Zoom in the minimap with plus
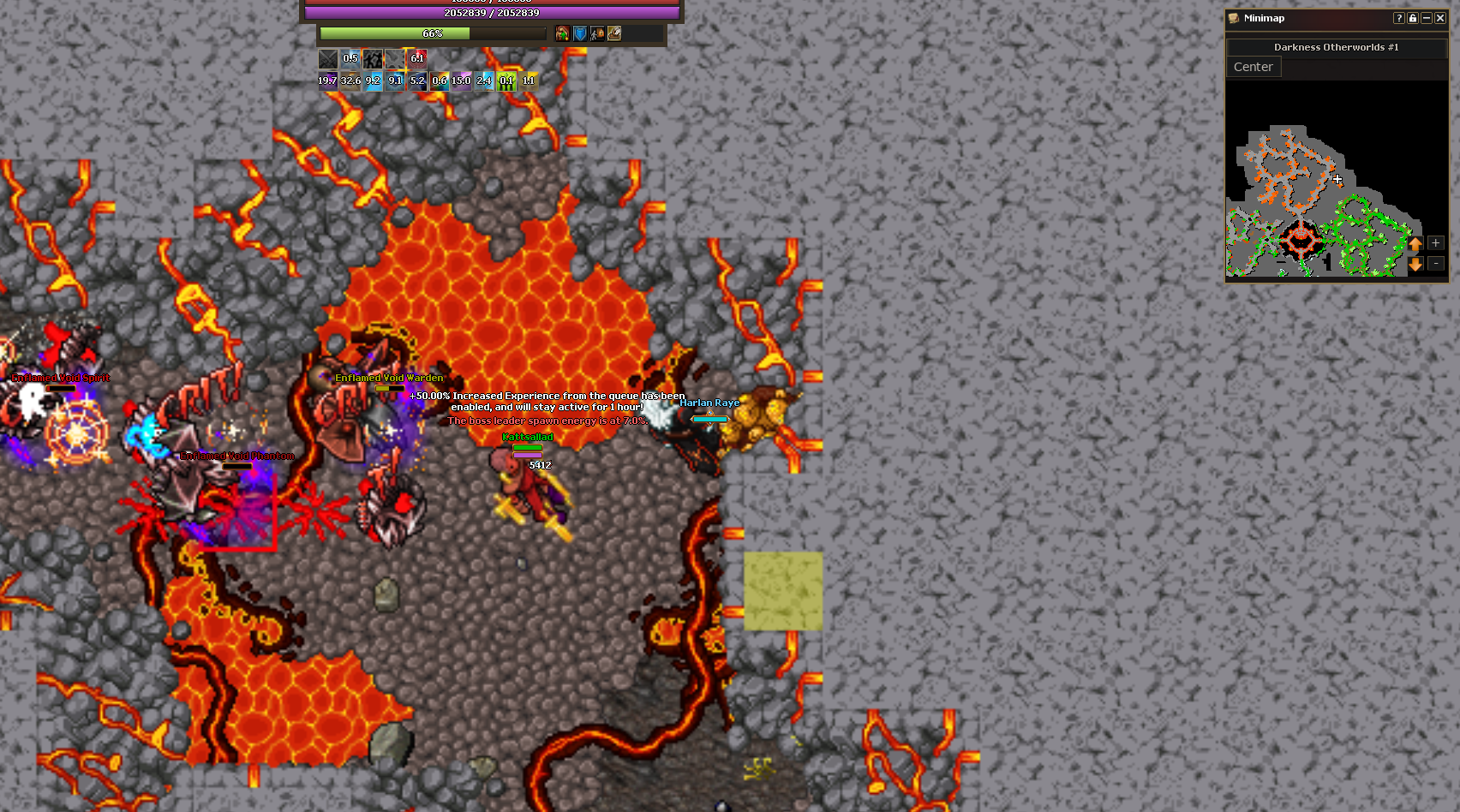 click(x=1436, y=243)
